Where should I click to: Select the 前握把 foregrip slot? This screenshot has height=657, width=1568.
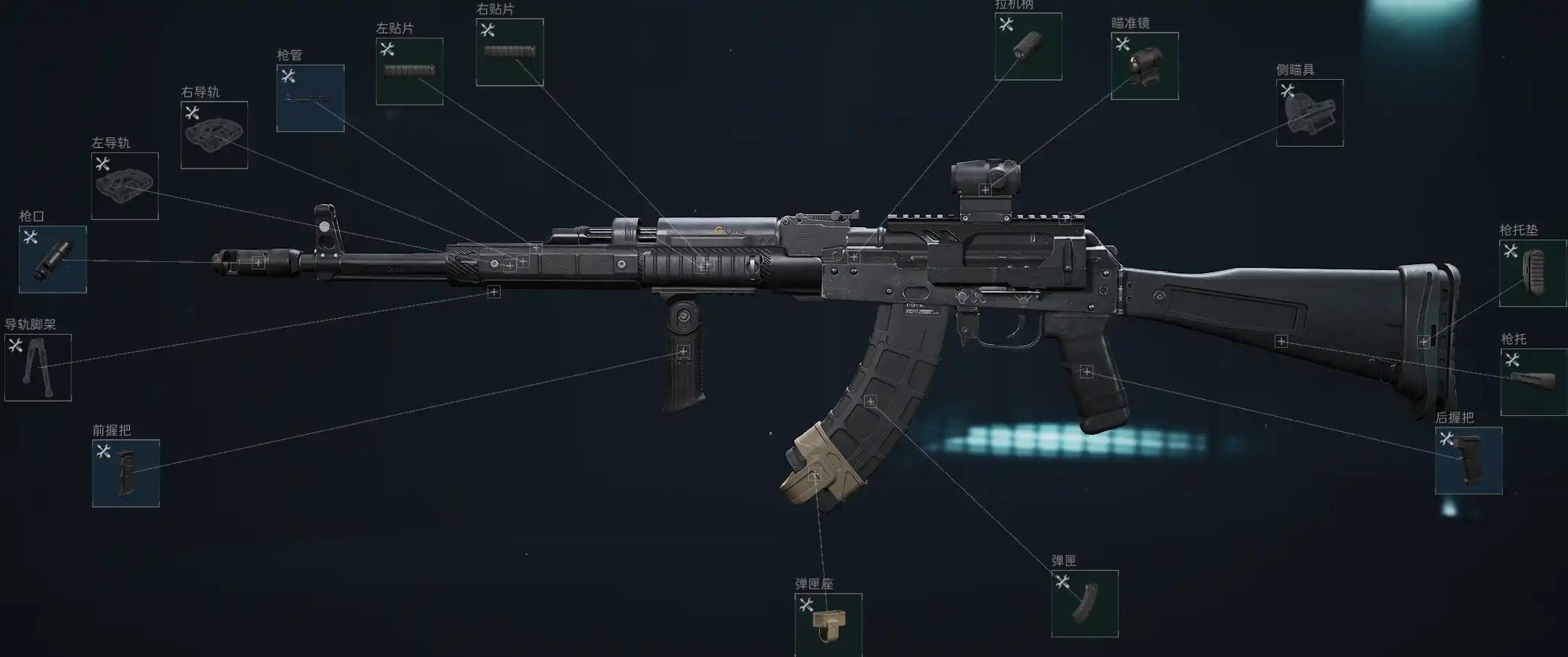(x=126, y=473)
